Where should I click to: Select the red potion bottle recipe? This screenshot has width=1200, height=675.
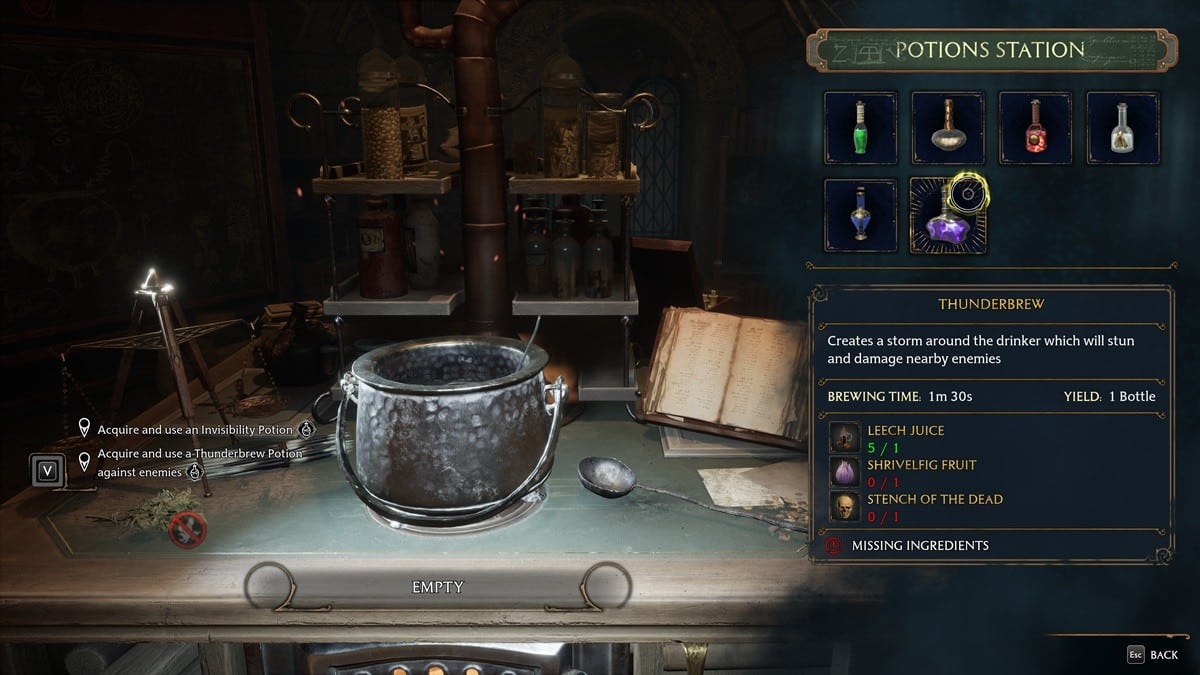(x=1035, y=128)
